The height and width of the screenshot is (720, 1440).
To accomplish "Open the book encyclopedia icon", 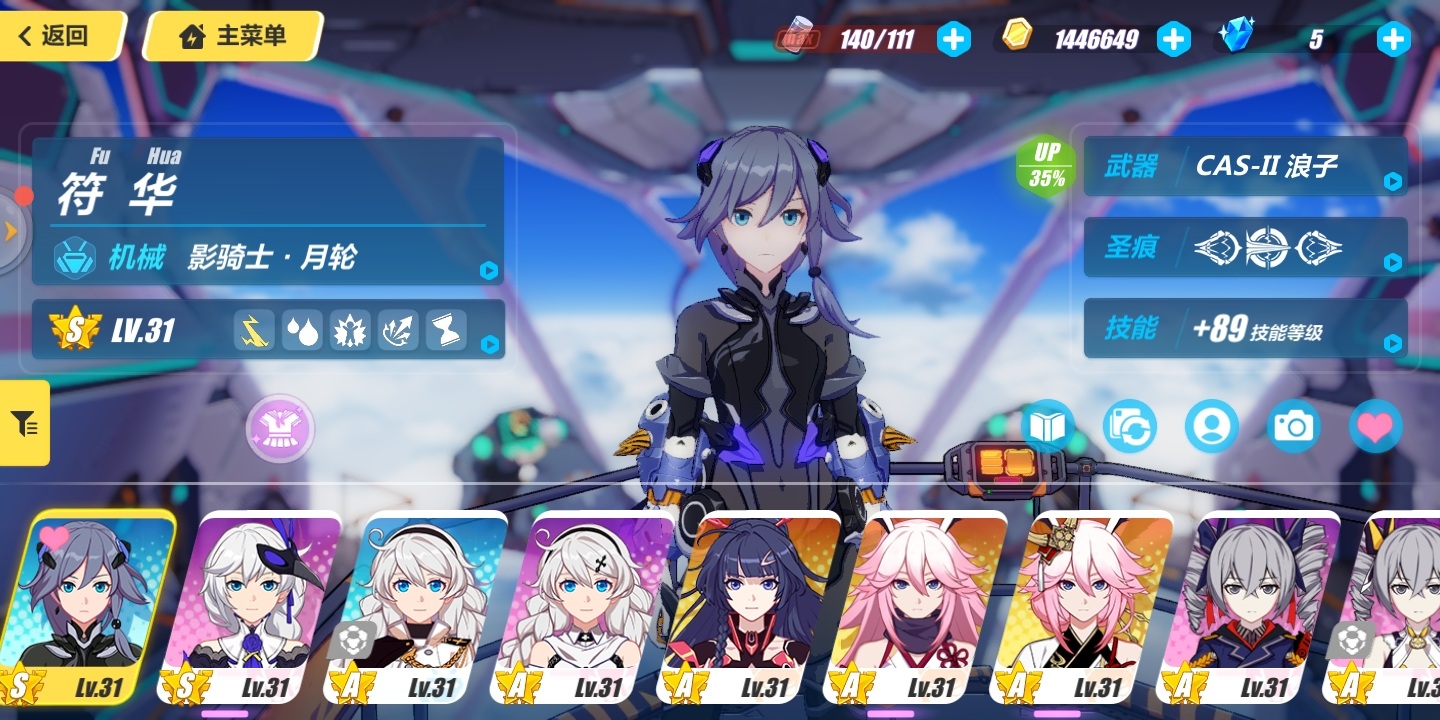I will (x=1047, y=427).
